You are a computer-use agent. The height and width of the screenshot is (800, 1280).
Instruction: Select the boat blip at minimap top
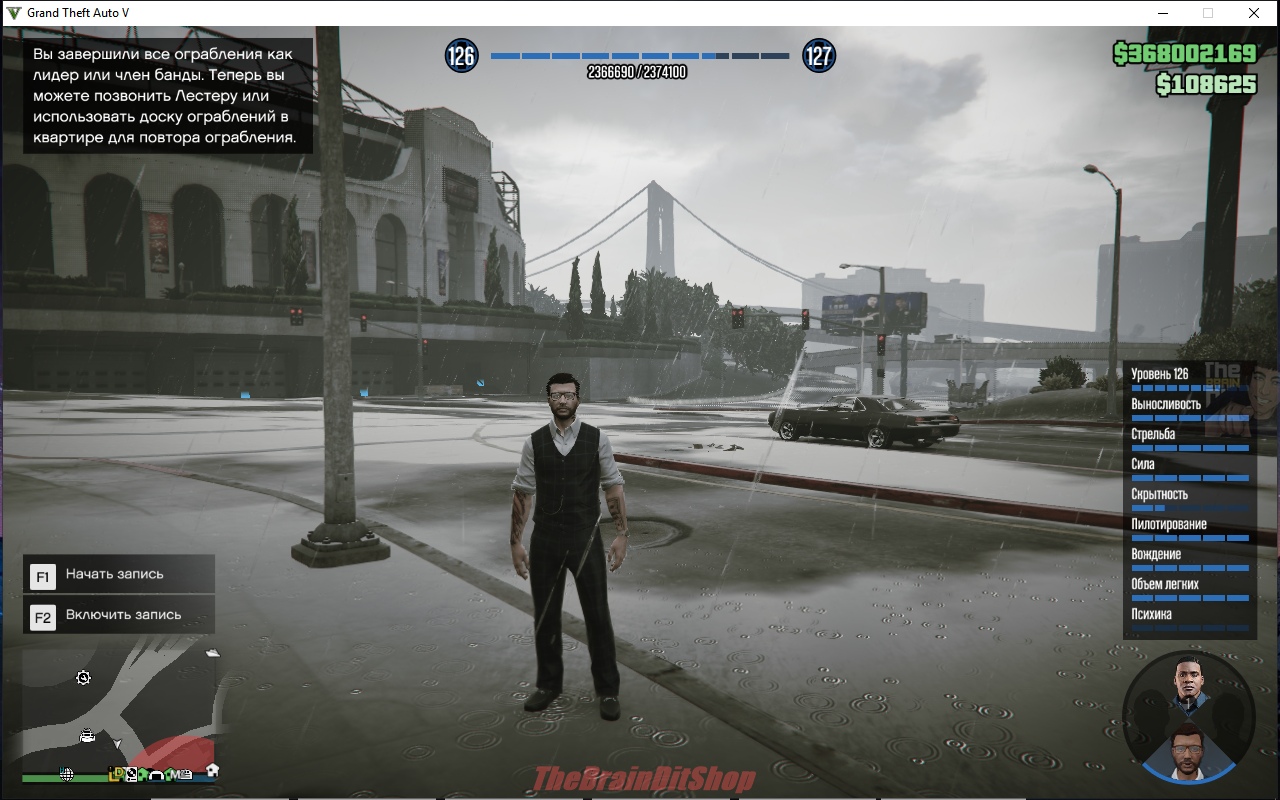[x=212, y=653]
